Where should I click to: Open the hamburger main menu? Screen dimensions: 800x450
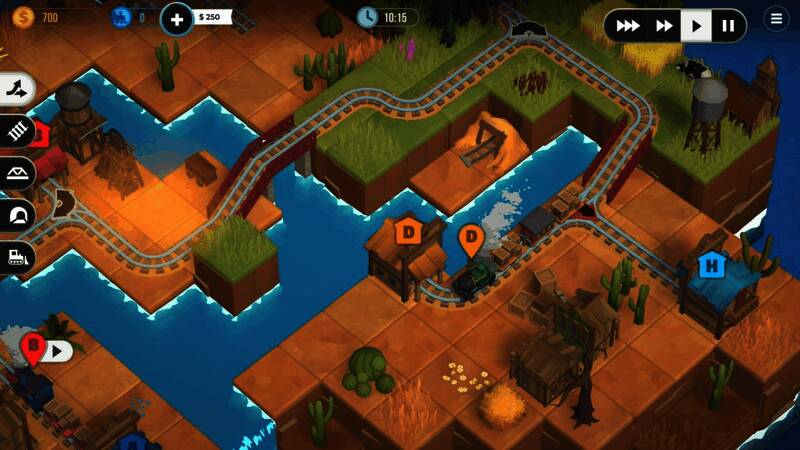tap(776, 18)
